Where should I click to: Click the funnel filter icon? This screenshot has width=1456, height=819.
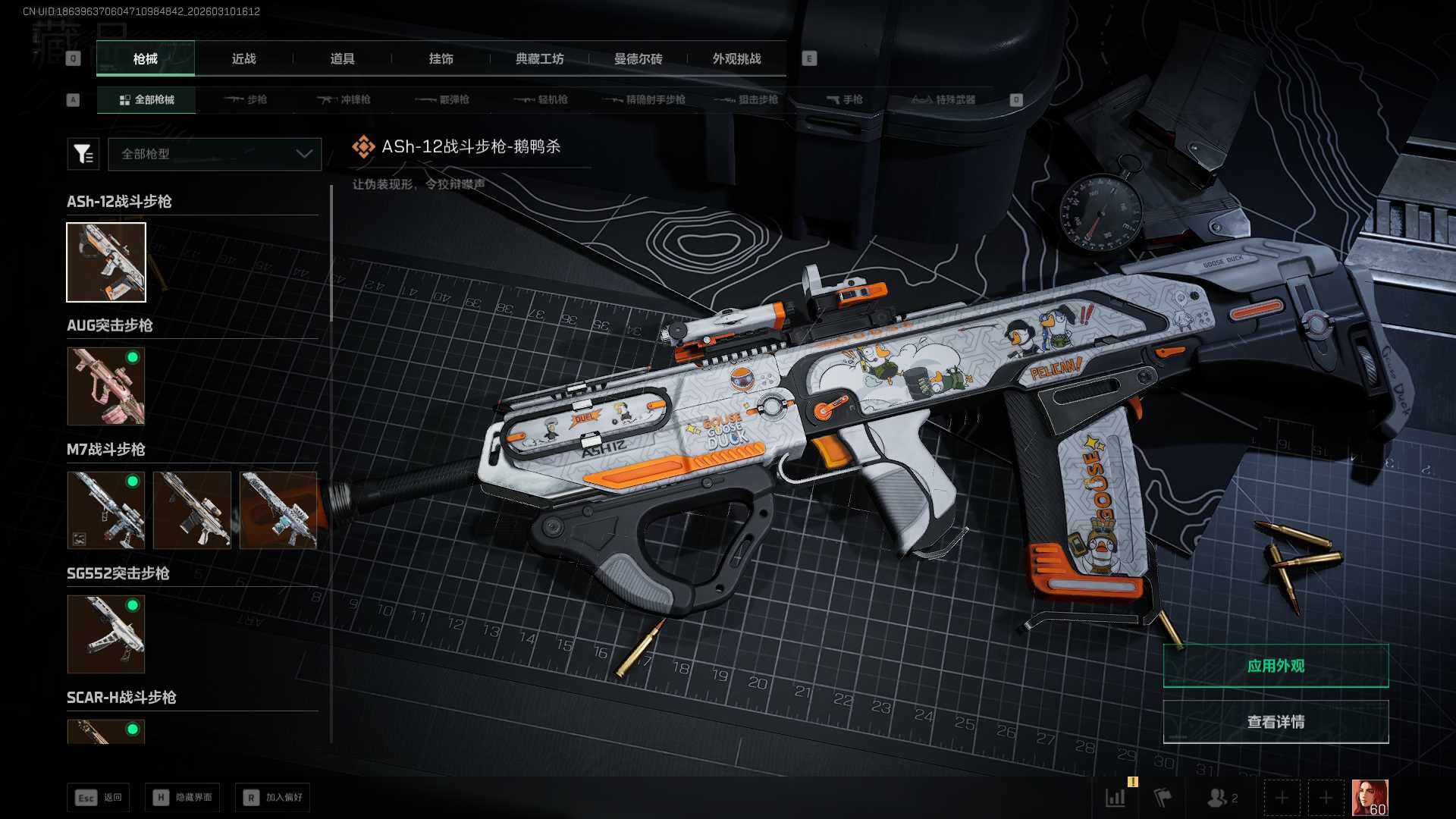pyautogui.click(x=83, y=154)
